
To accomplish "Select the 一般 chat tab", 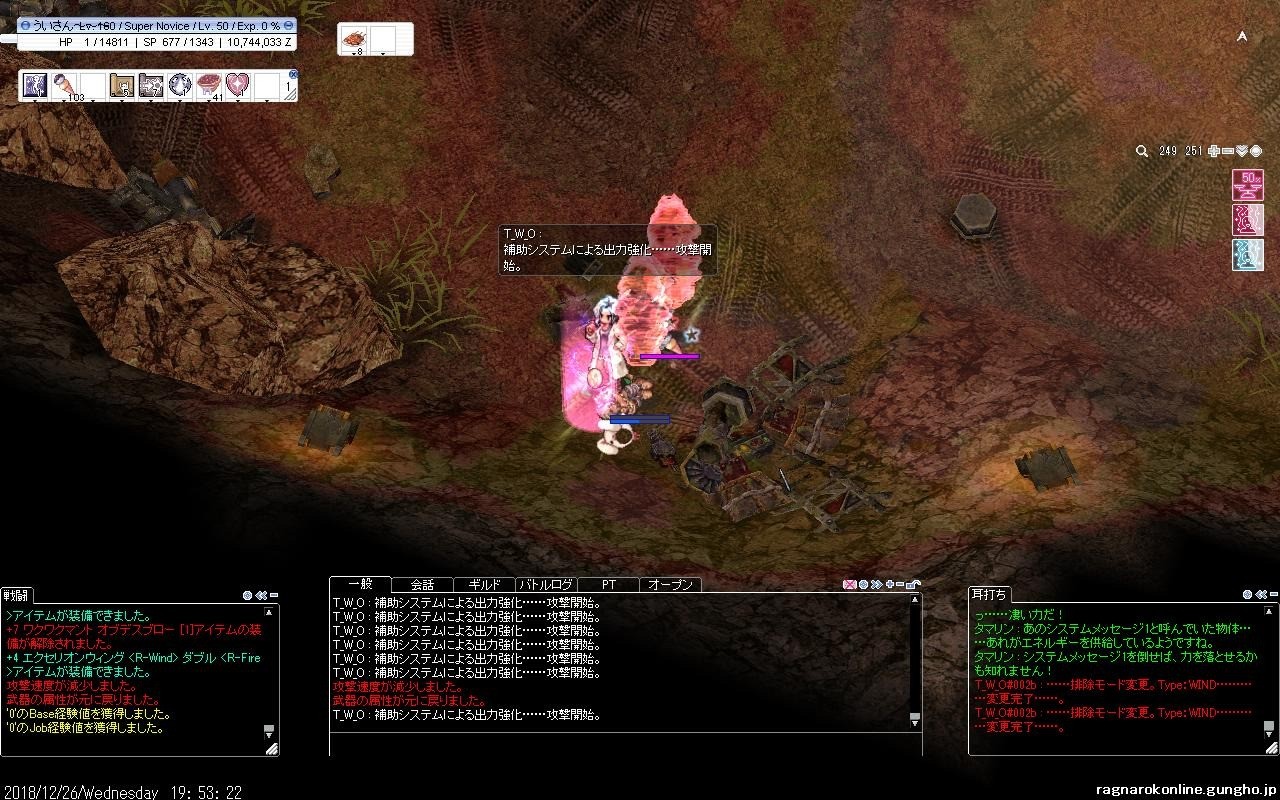I will pos(360,585).
